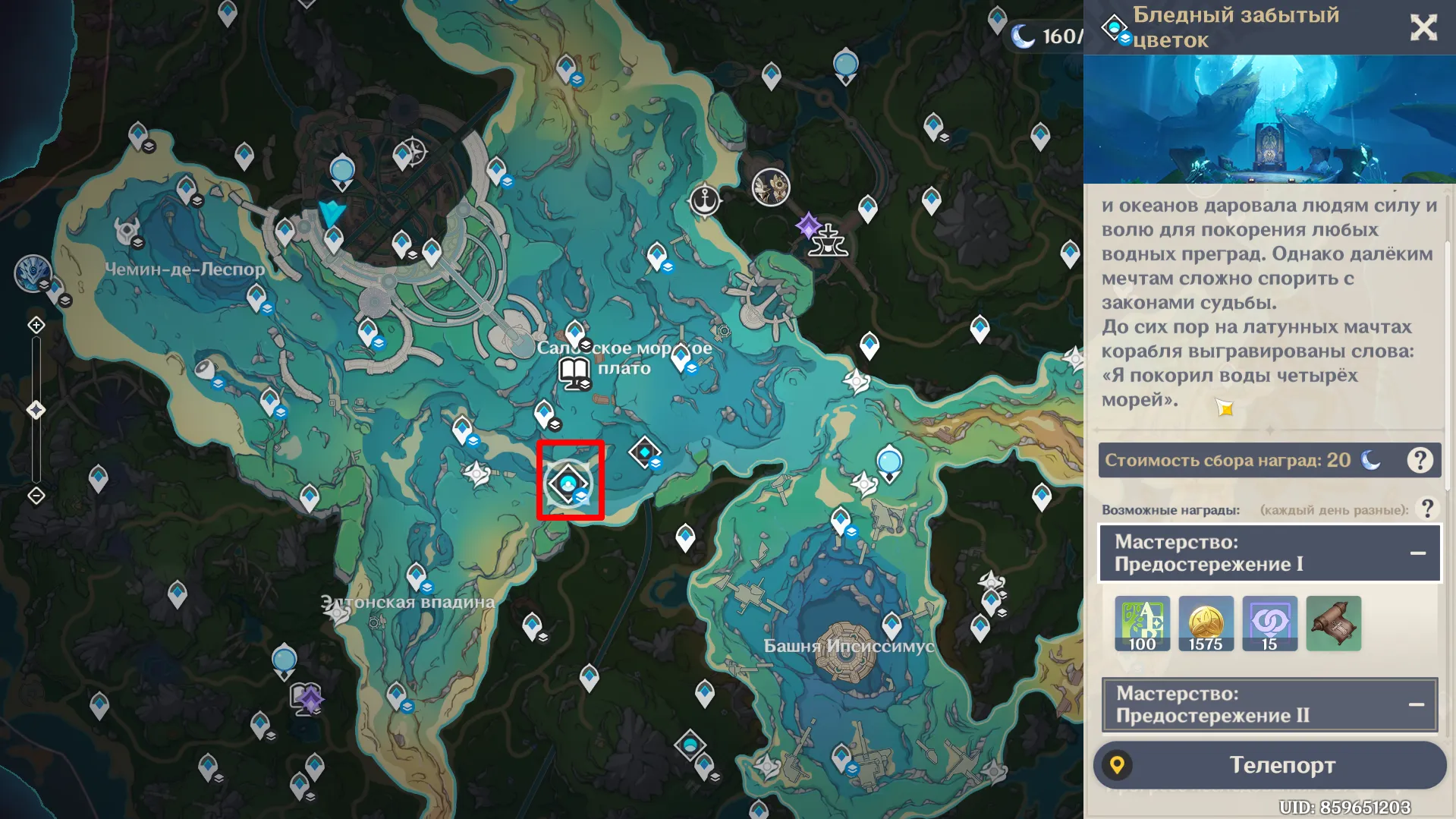Select the highlighted domain marker on map
This screenshot has height=819, width=1456.
569,481
